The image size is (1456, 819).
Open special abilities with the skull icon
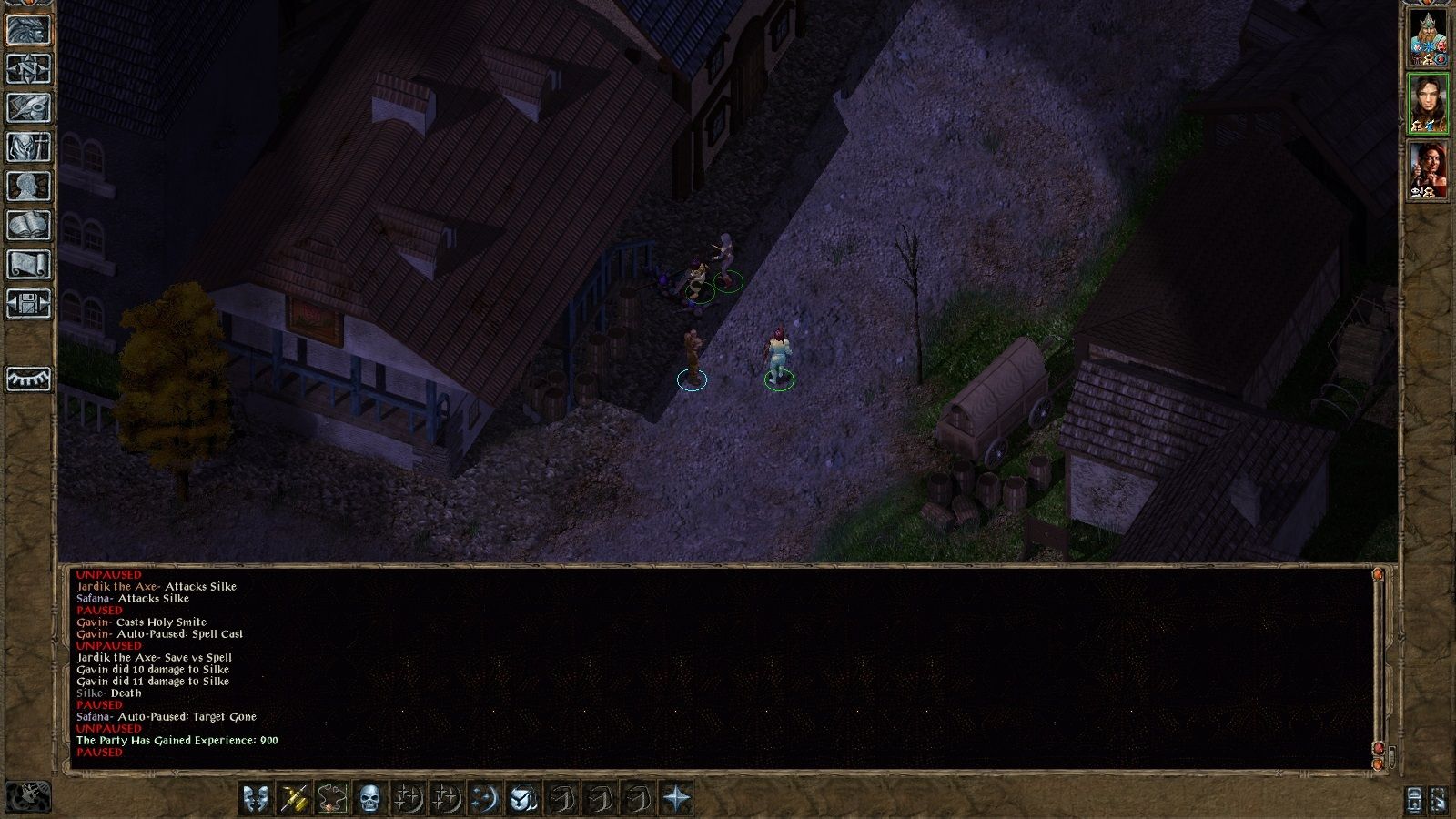[x=370, y=800]
